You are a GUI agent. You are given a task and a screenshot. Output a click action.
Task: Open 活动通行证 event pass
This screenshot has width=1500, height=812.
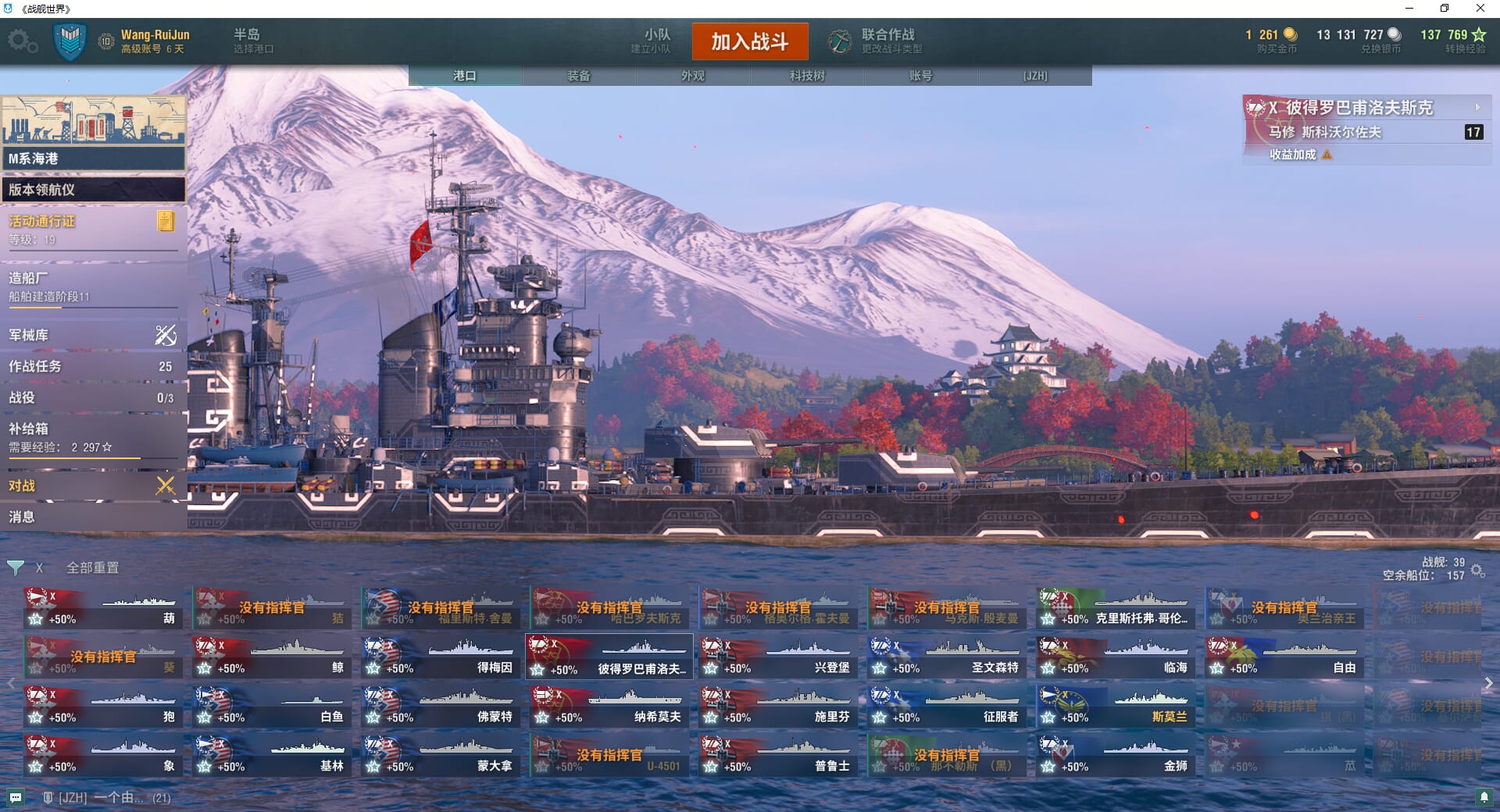click(92, 229)
